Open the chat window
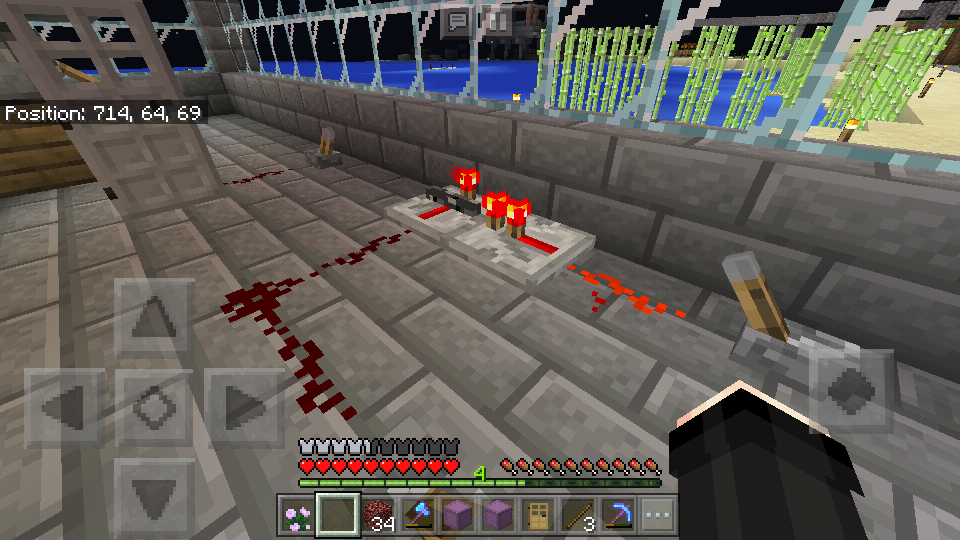 pyautogui.click(x=458, y=20)
